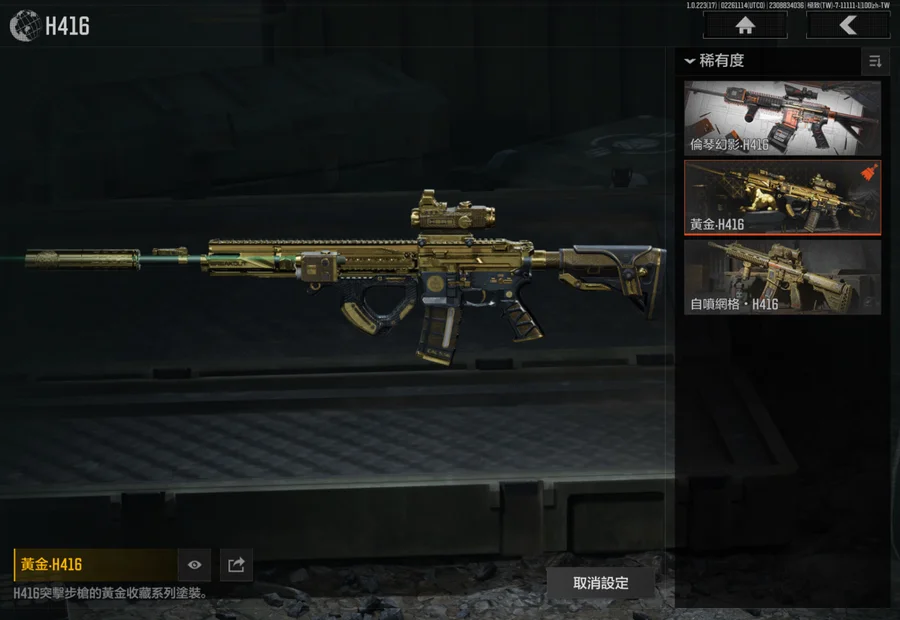The width and height of the screenshot is (900, 620).
Task: Click the eye preview icon
Action: coord(194,565)
